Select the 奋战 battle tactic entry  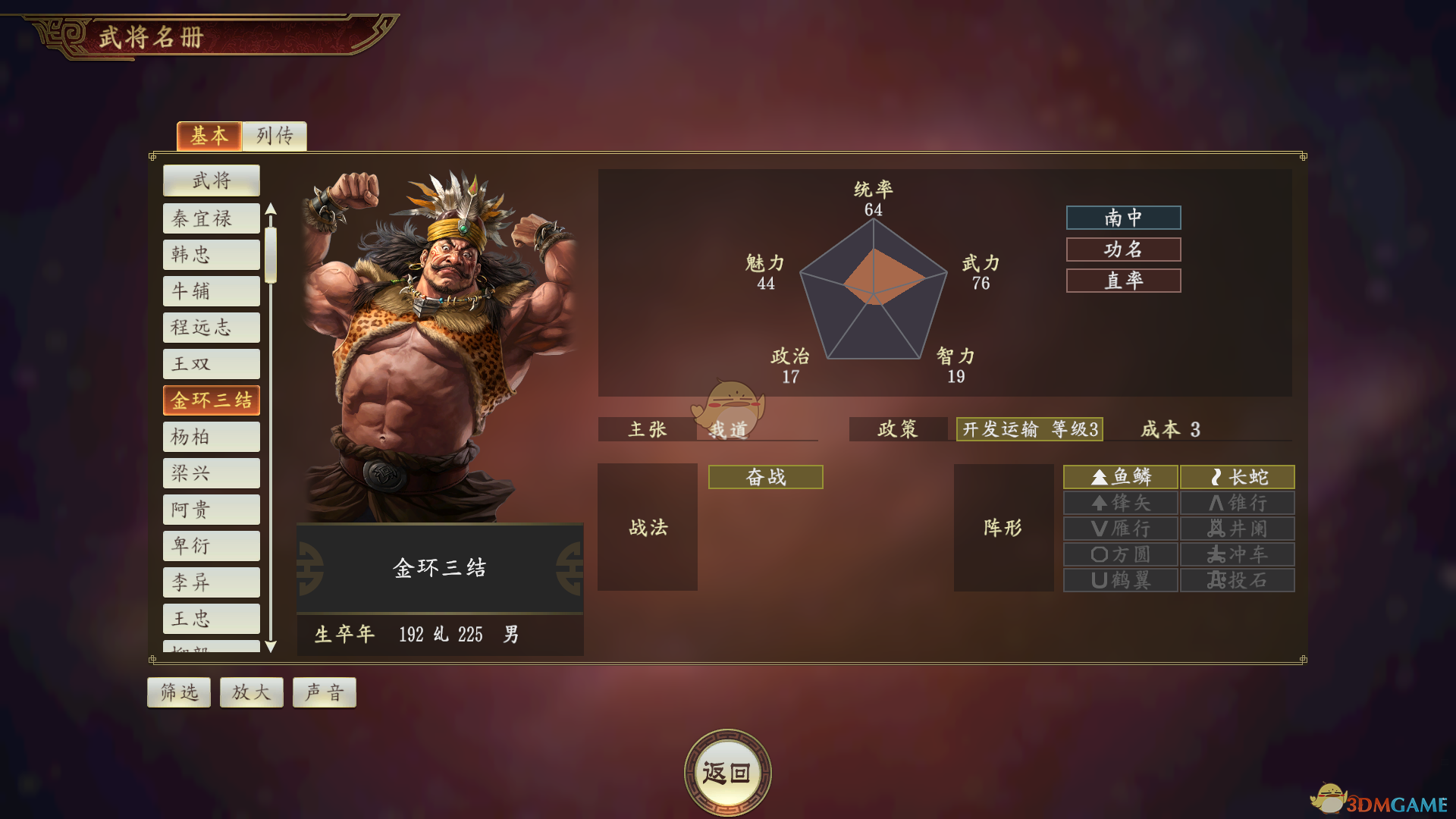tap(764, 477)
